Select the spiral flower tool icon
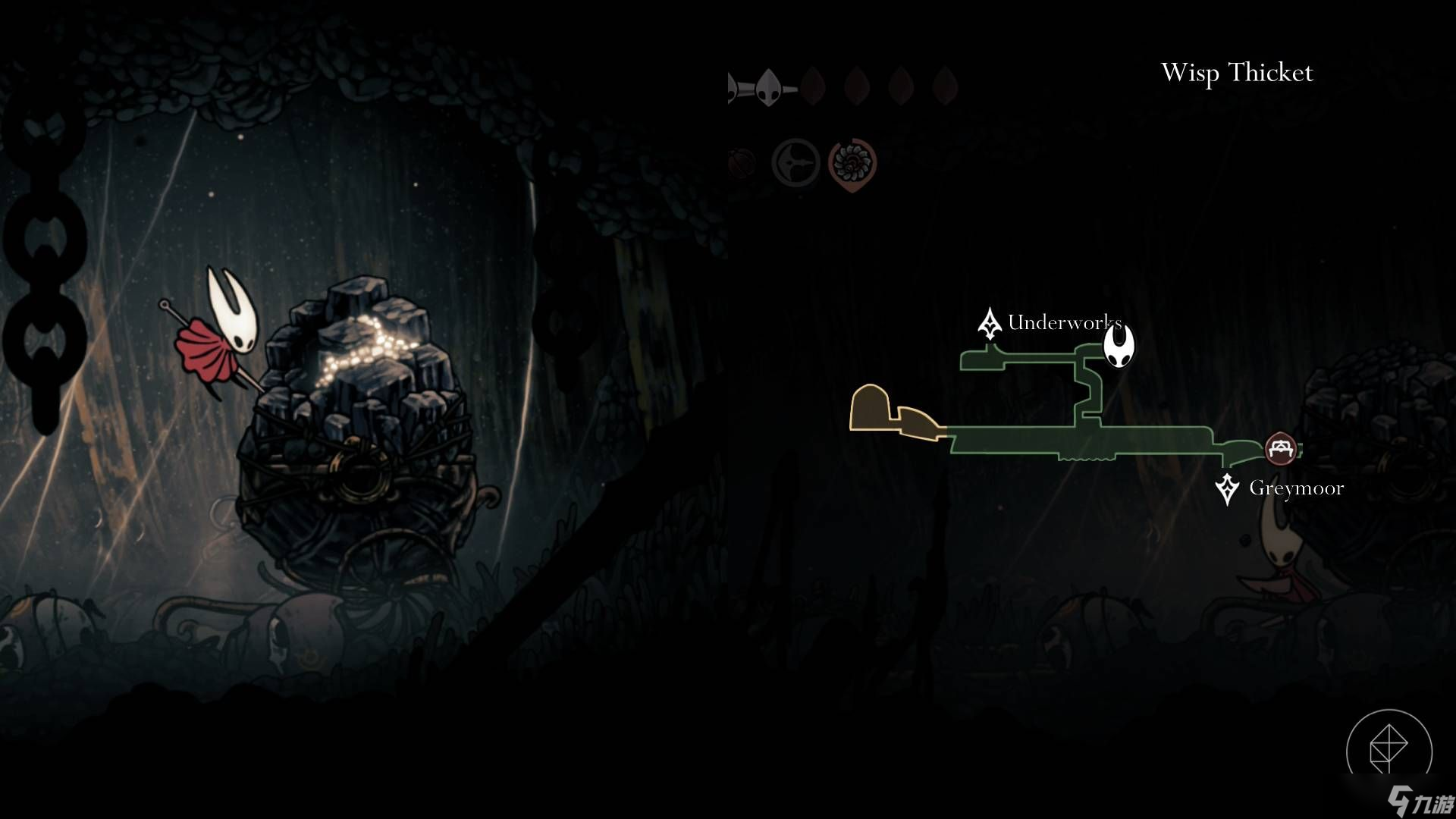Viewport: 1456px width, 819px height. click(852, 163)
